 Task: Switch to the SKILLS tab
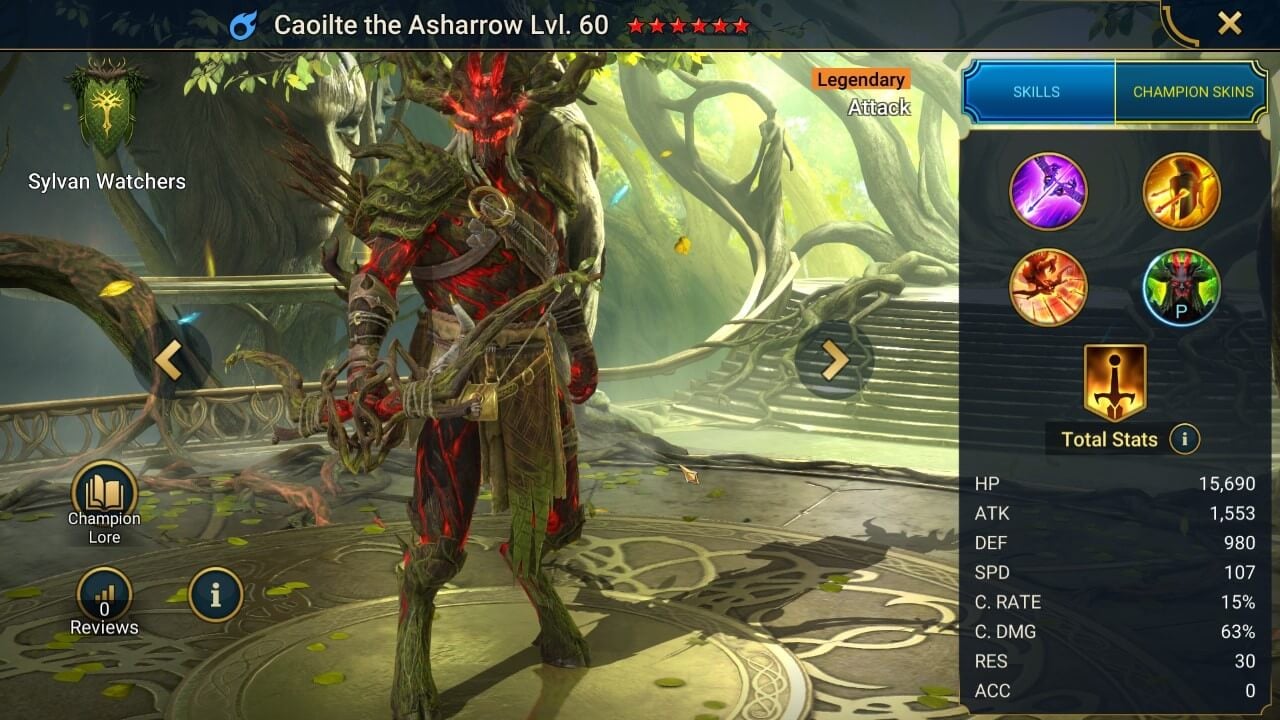coord(1037,91)
